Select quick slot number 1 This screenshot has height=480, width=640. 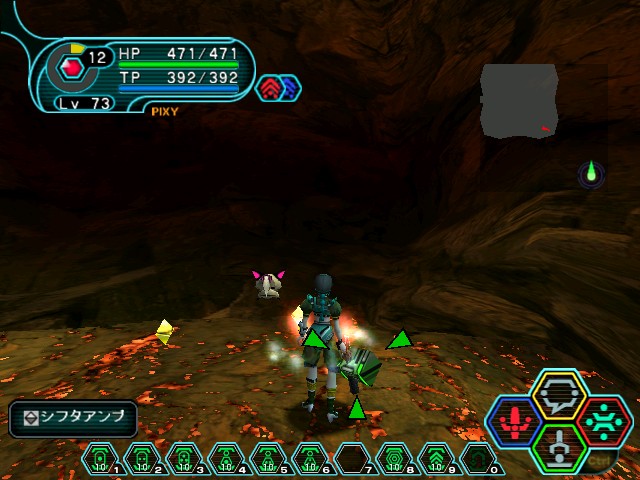point(100,459)
